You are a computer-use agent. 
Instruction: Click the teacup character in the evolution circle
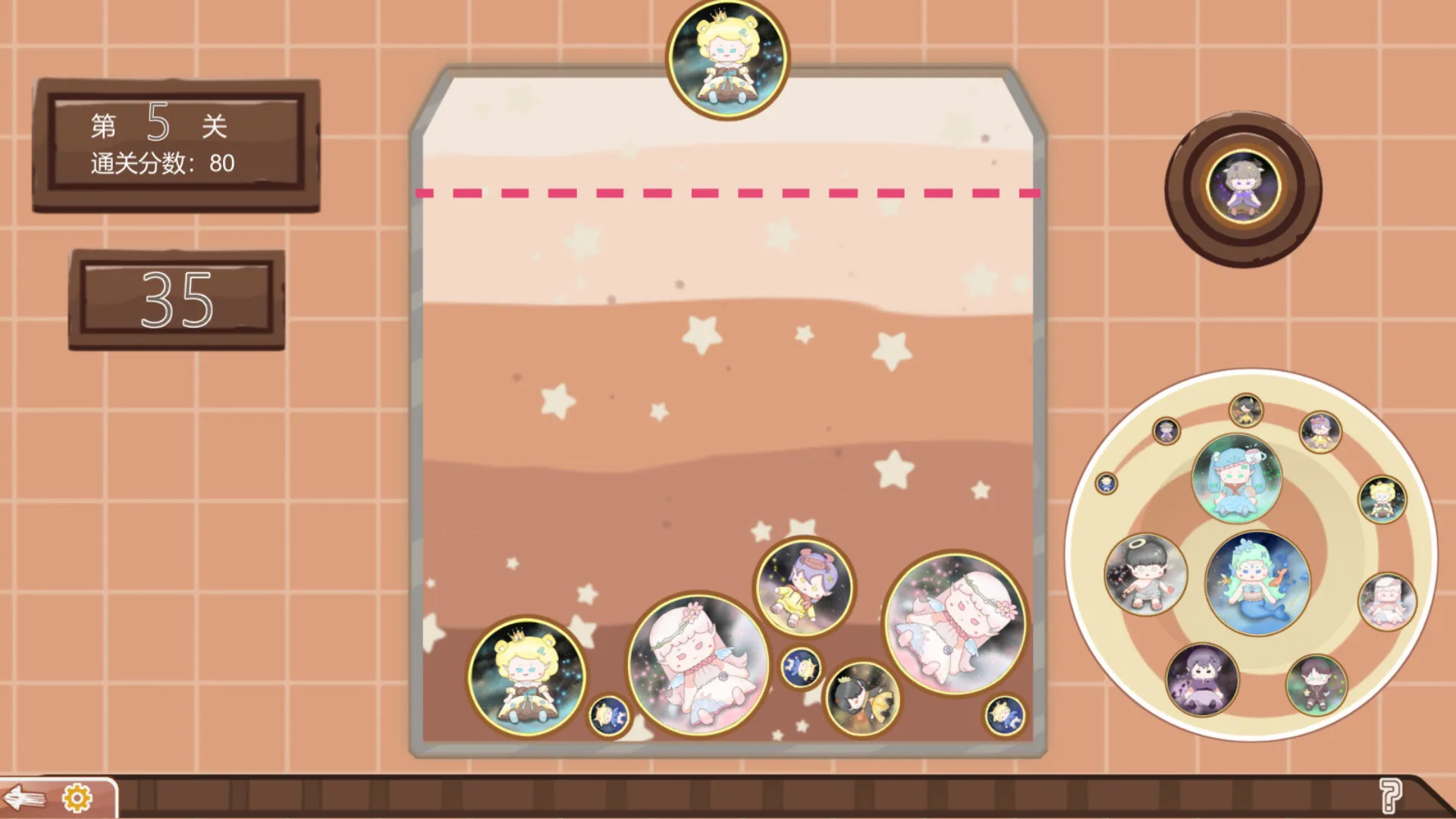point(1239,477)
